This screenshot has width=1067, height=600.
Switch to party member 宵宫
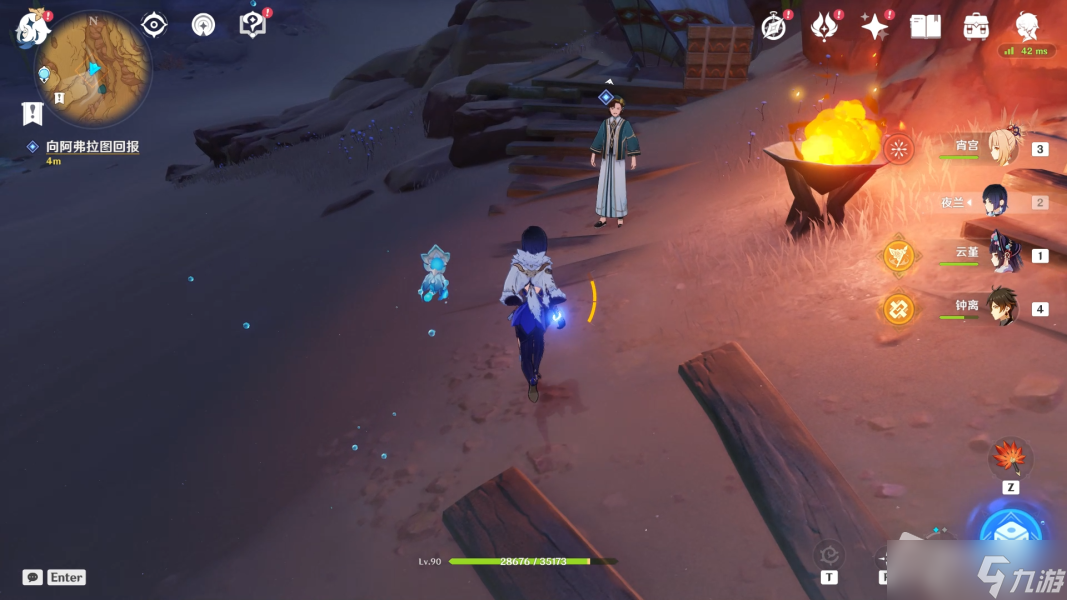tap(1004, 149)
